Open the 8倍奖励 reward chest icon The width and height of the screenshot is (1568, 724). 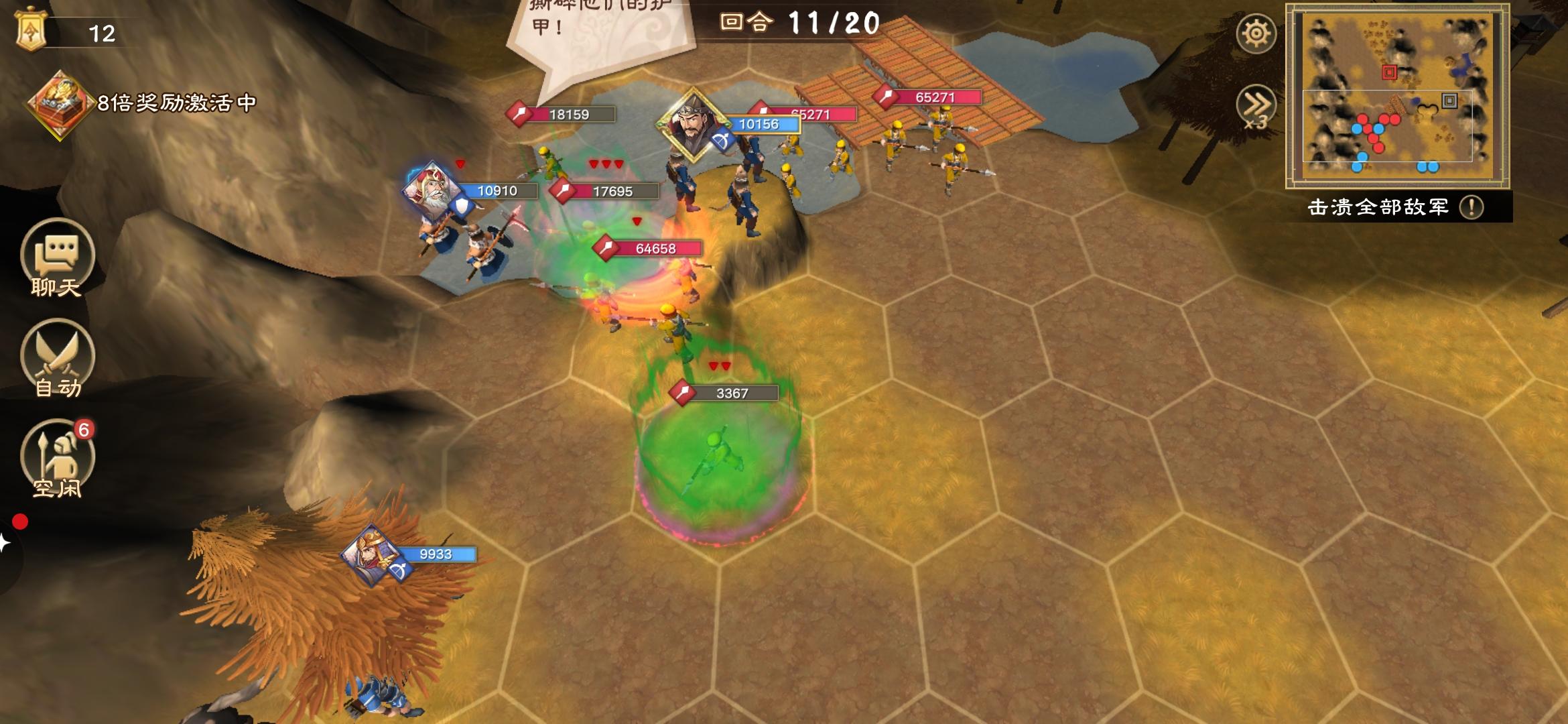tap(59, 104)
